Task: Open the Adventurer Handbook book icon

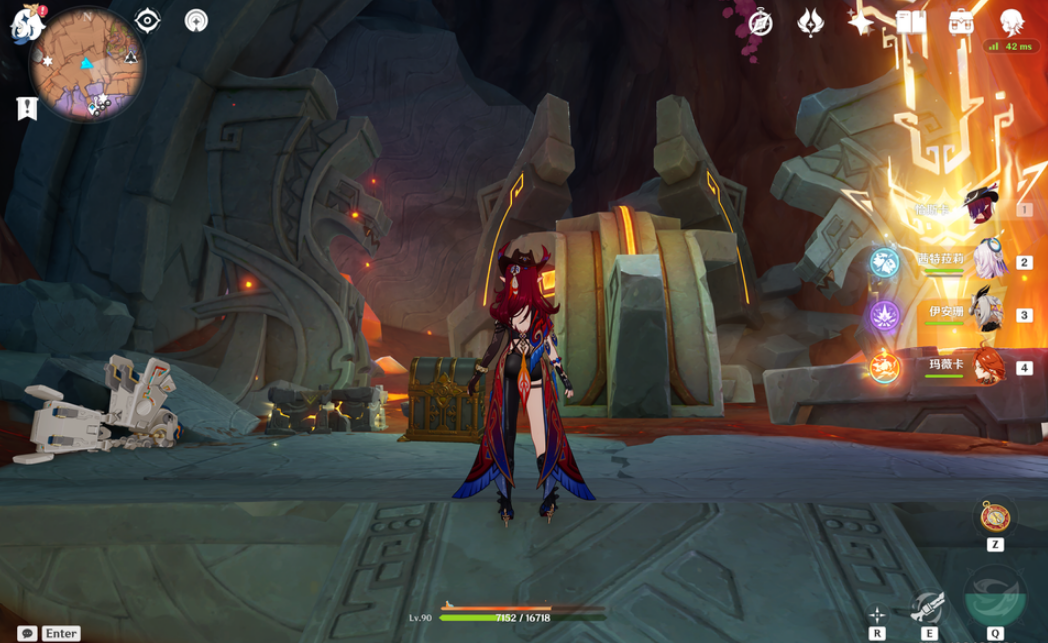Action: coord(911,22)
